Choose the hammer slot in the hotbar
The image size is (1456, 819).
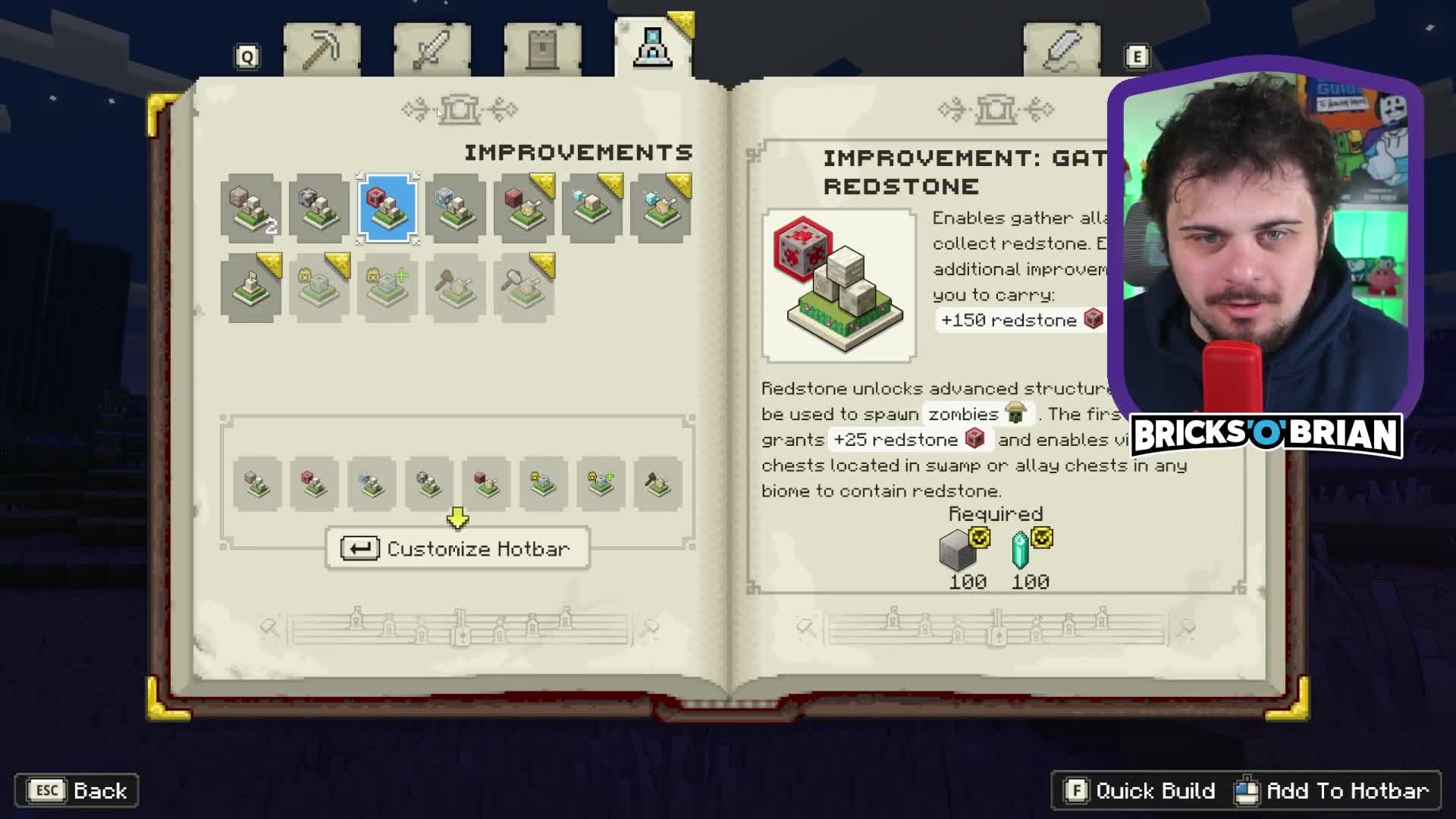[657, 484]
